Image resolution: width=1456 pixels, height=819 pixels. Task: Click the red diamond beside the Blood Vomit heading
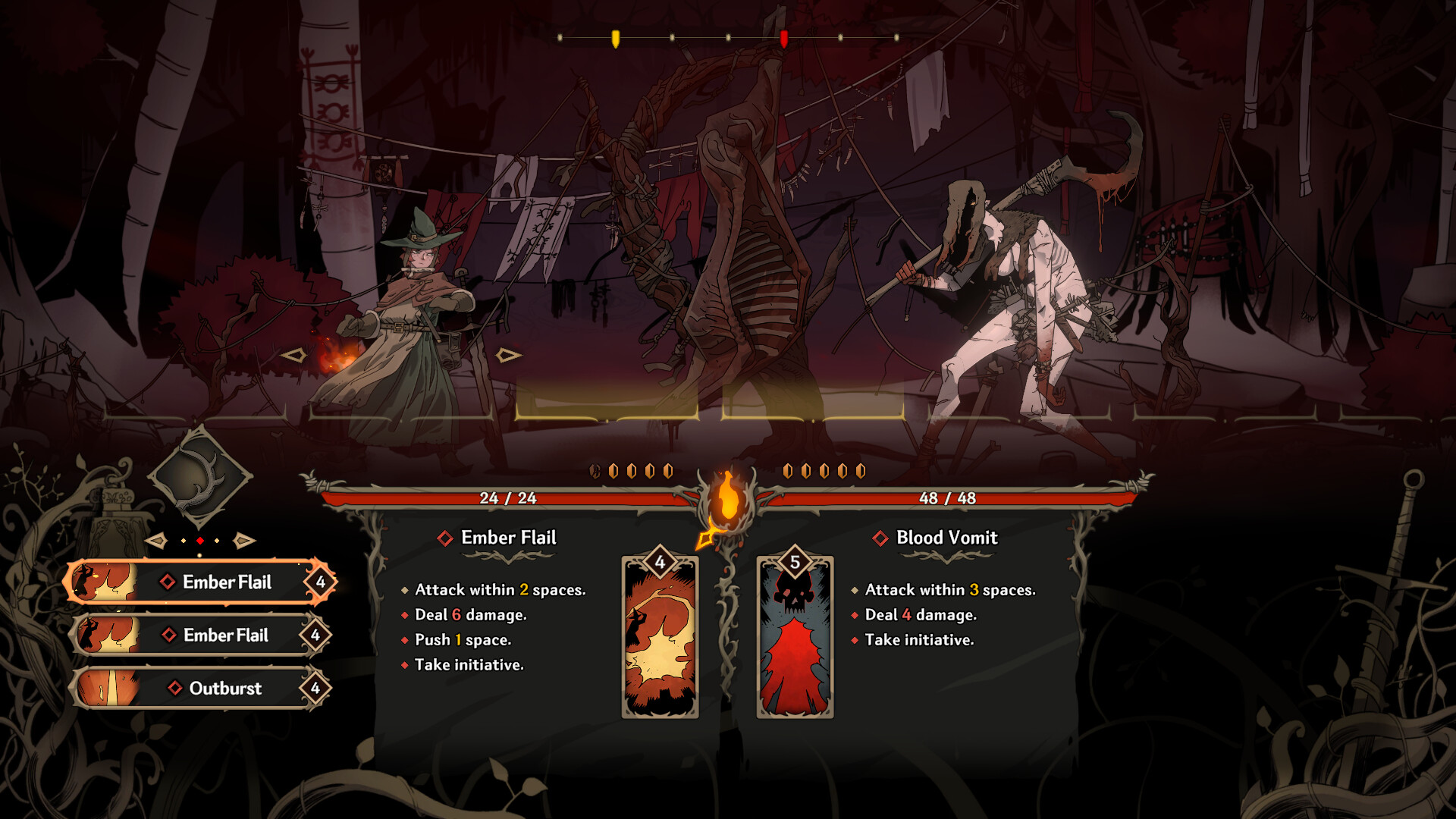click(879, 538)
